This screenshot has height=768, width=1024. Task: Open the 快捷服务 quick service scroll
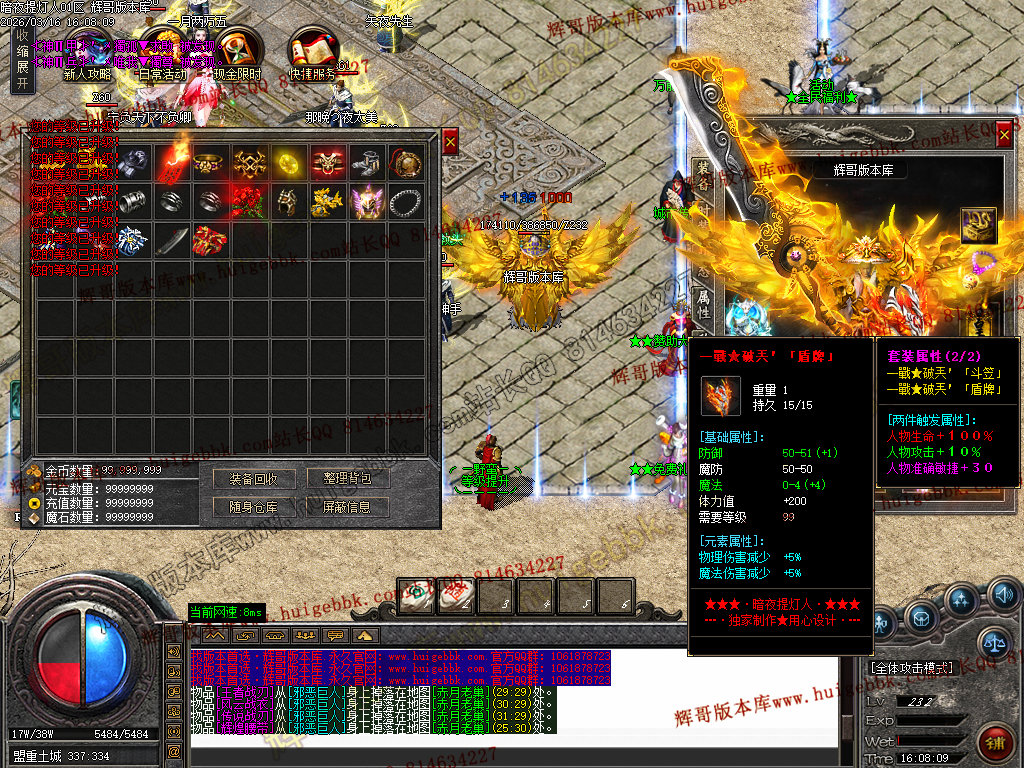click(313, 50)
